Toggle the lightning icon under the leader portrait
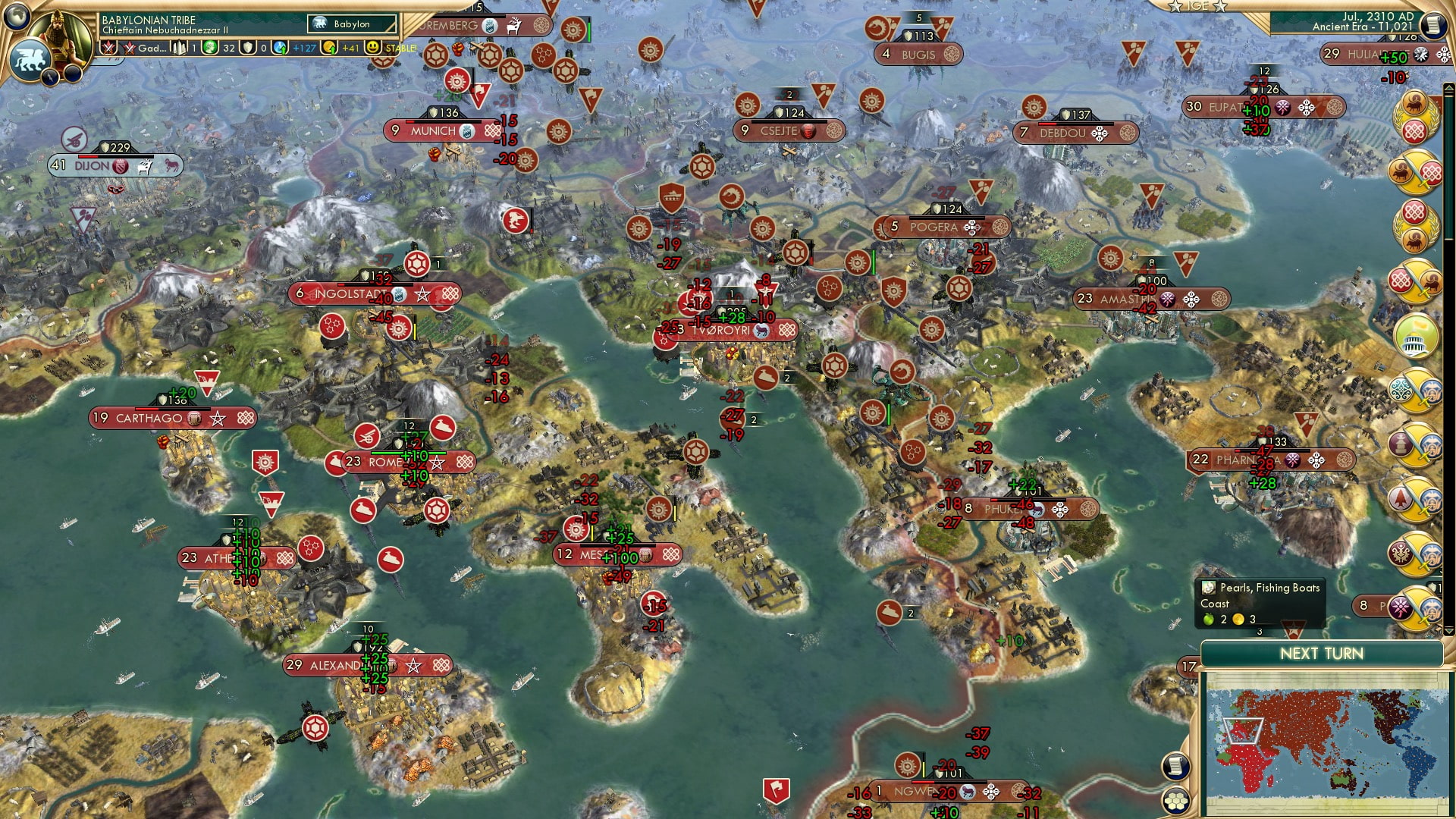Viewport: 1456px width, 819px height. pyautogui.click(x=49, y=76)
